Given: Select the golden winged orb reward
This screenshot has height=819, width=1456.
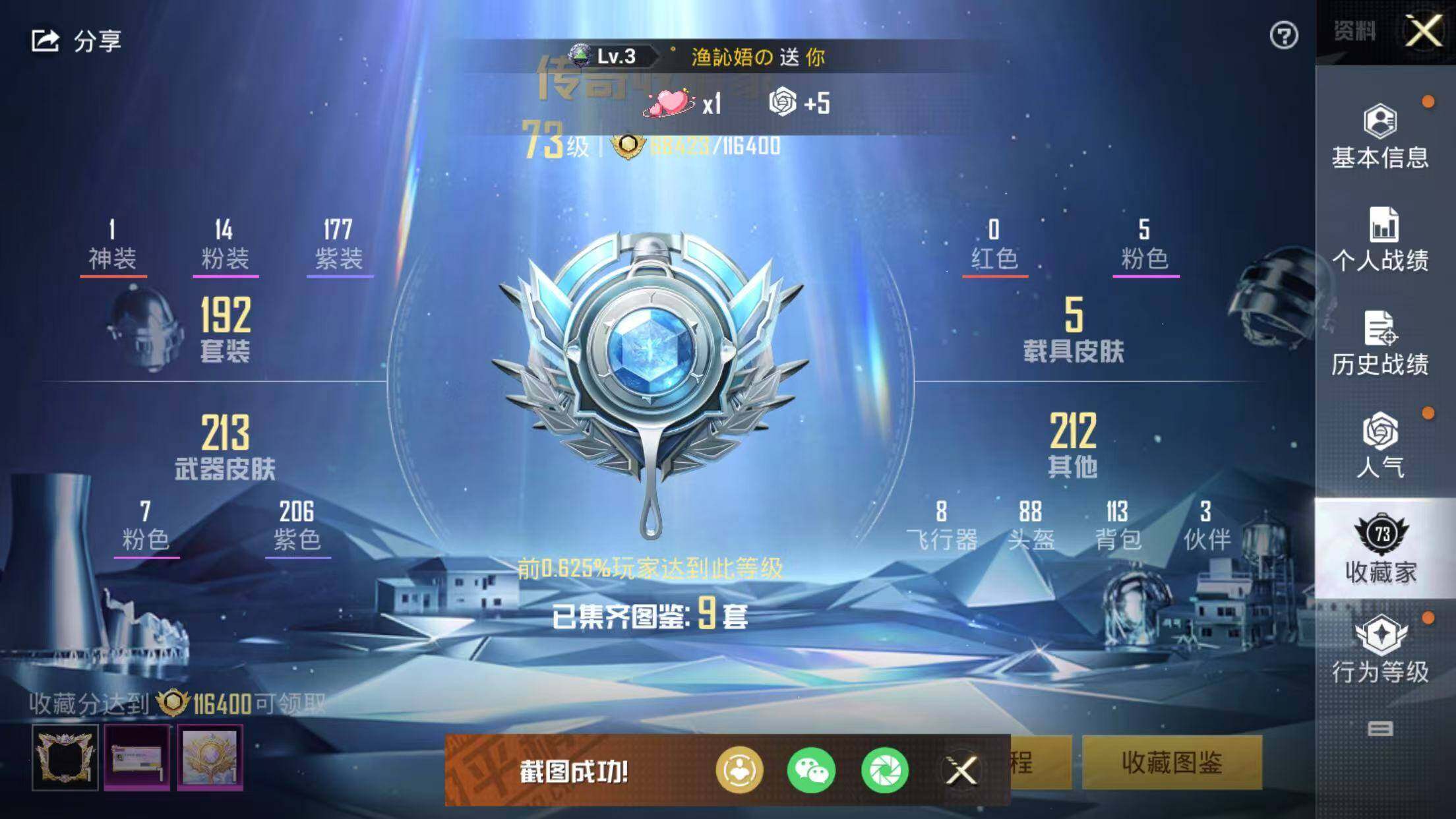Looking at the screenshot, I should [210, 757].
